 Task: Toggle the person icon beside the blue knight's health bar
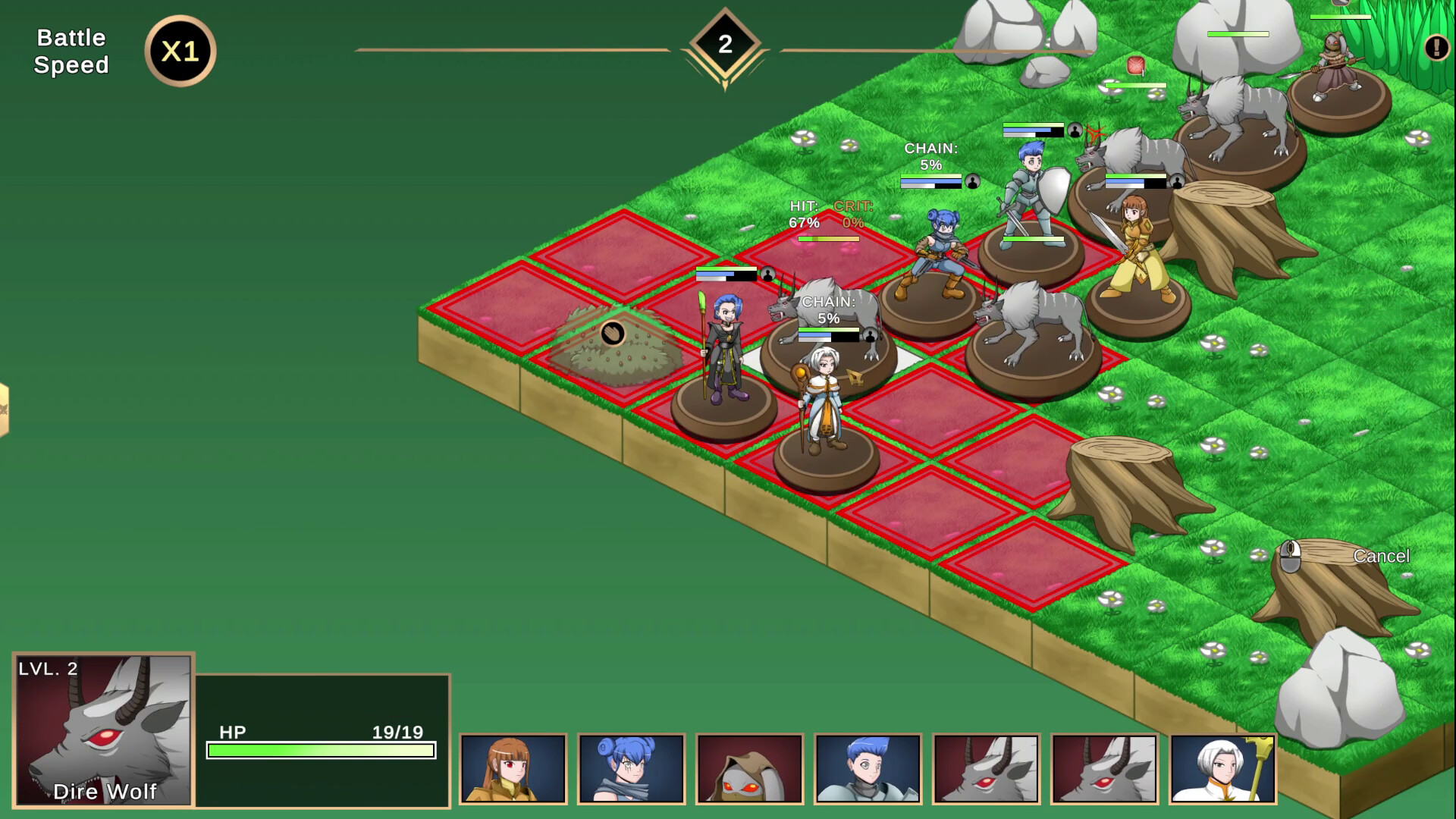click(1075, 130)
